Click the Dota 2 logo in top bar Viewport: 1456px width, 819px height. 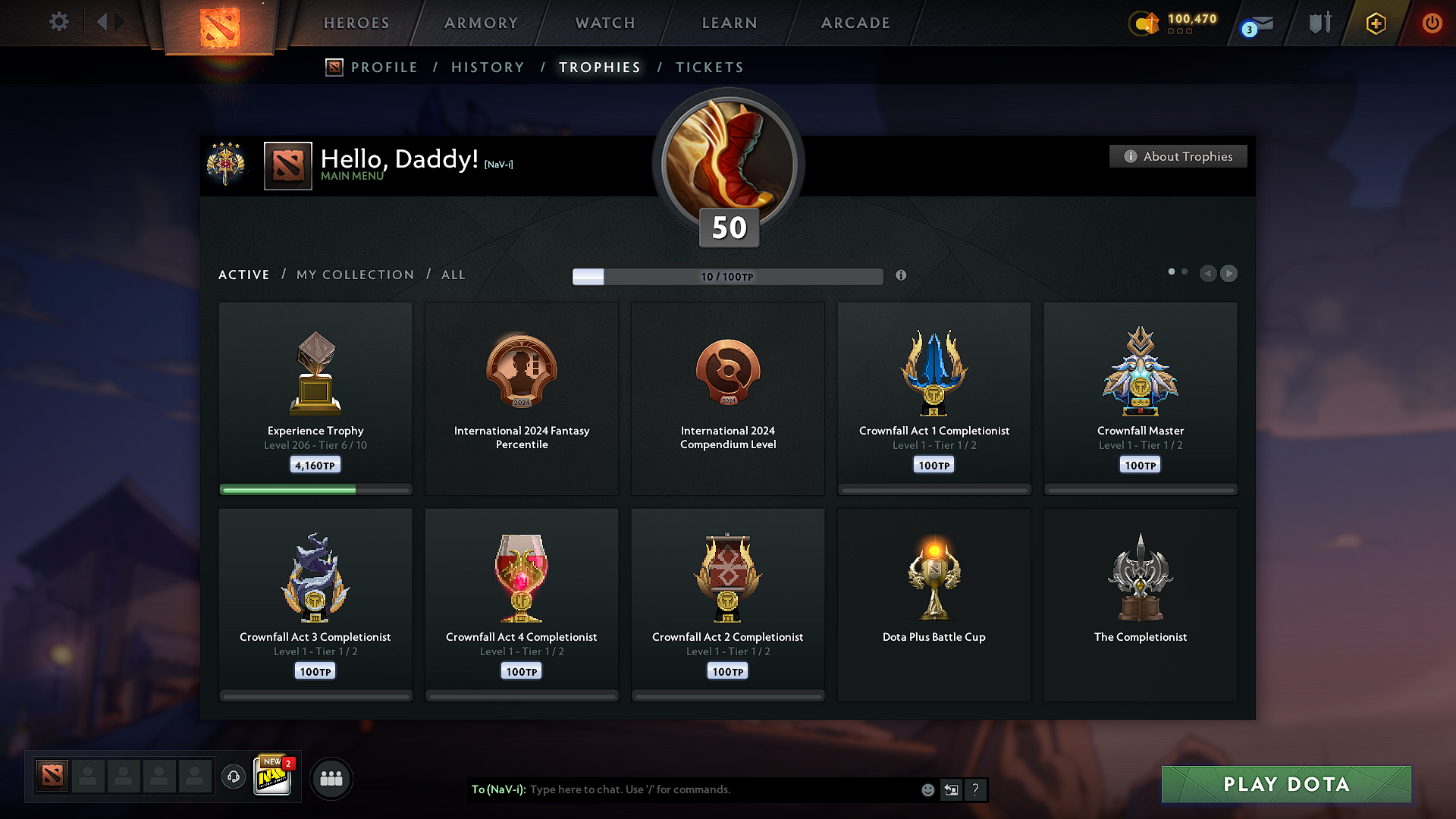219,23
